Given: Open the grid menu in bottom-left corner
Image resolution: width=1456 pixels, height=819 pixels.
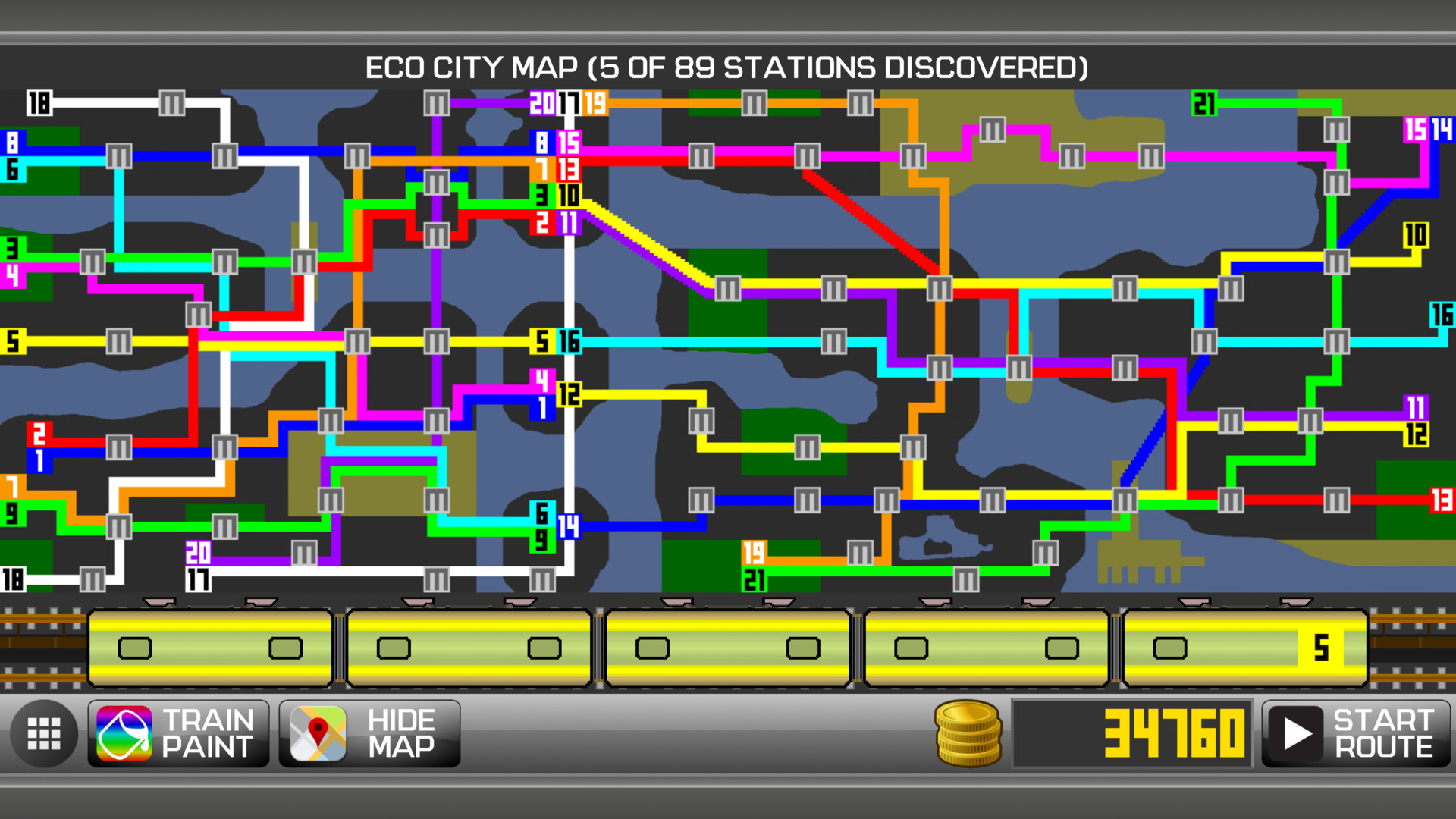Looking at the screenshot, I should [43, 732].
